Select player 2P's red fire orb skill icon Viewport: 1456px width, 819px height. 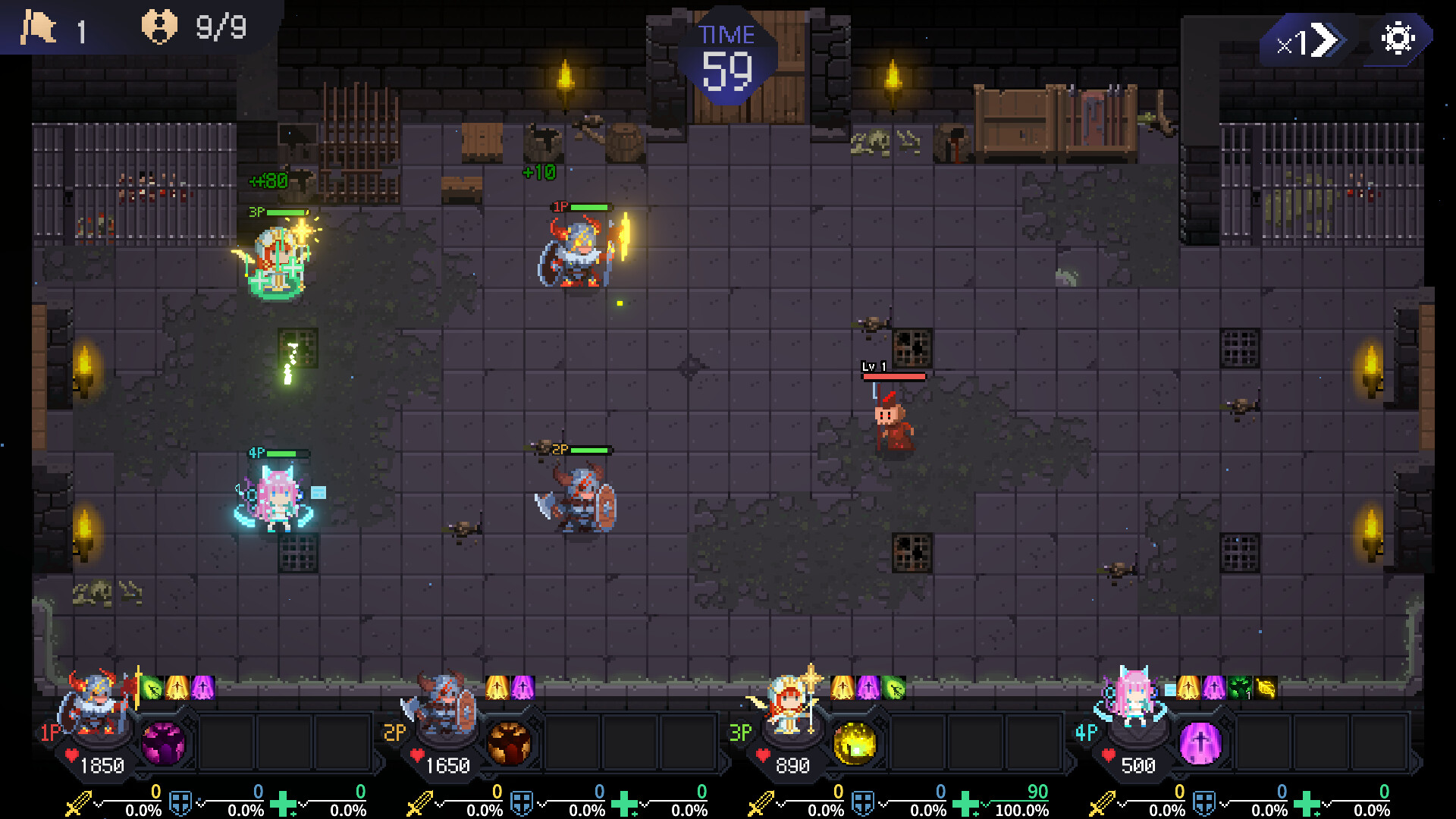[x=511, y=744]
